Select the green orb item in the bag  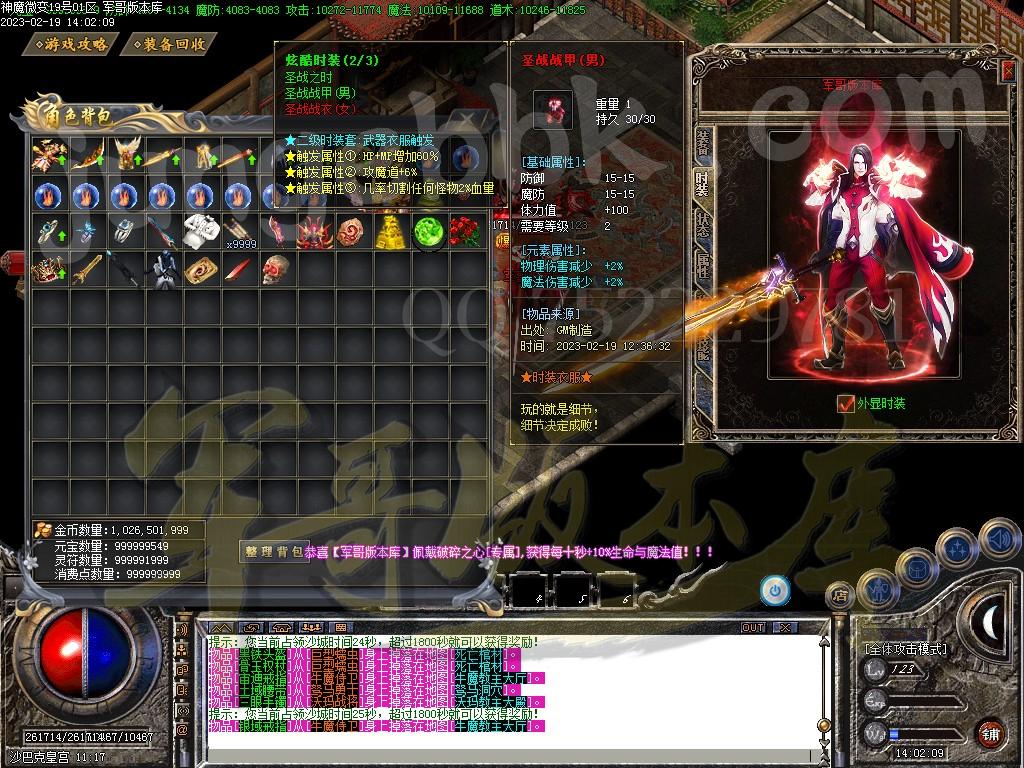(428, 232)
